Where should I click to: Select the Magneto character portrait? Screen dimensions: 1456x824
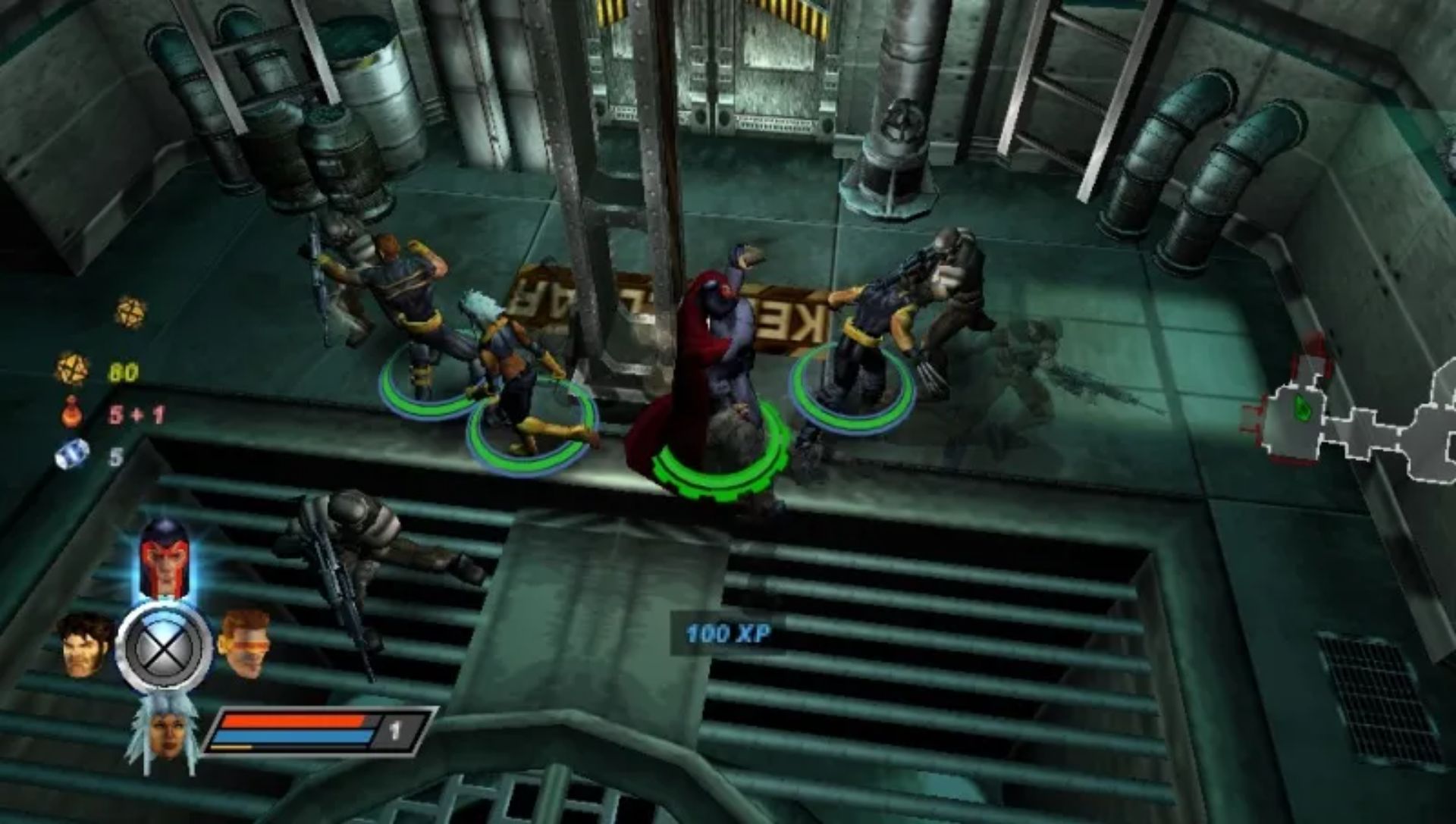pyautogui.click(x=163, y=557)
